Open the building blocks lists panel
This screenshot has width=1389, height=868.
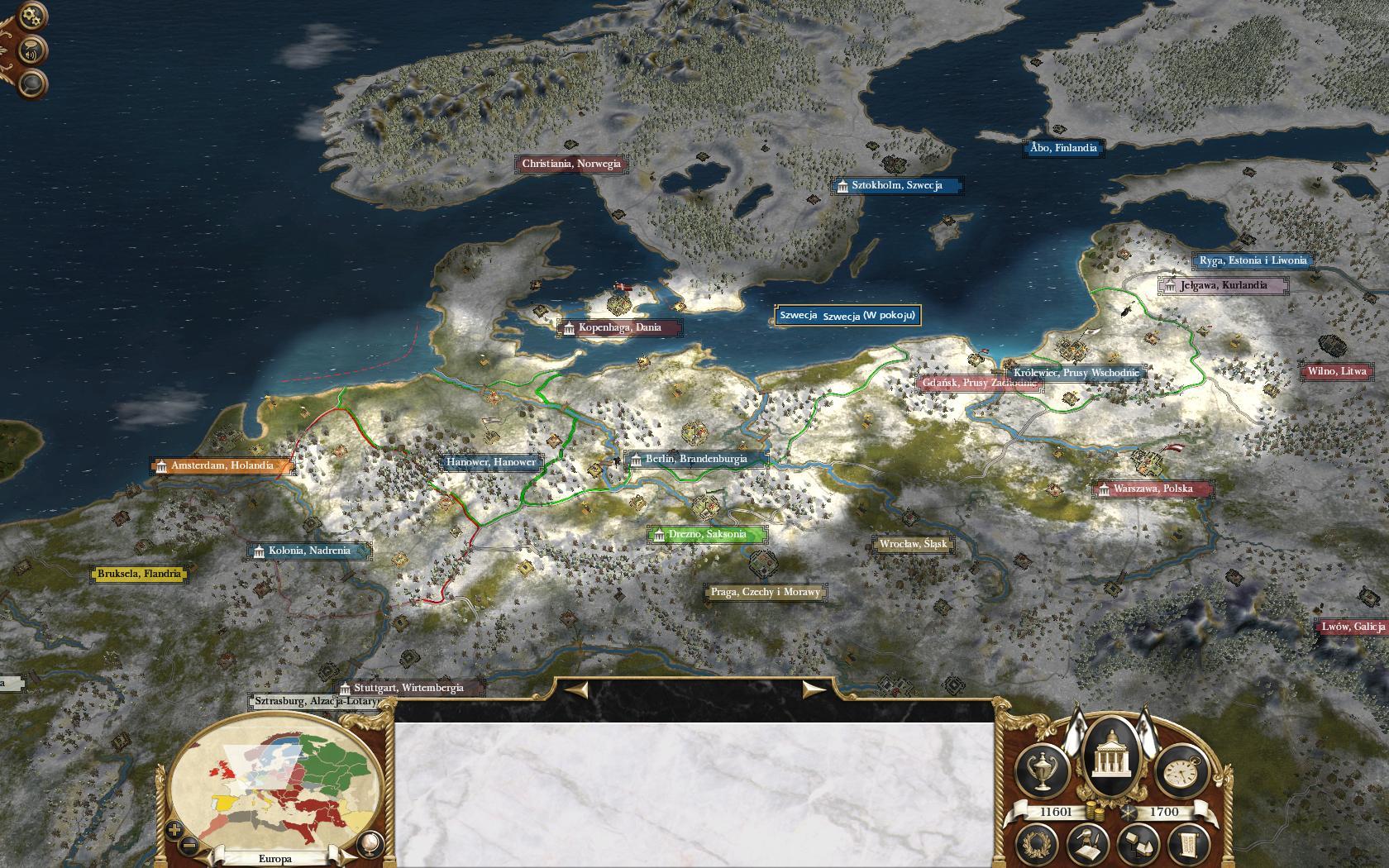coord(1139,843)
